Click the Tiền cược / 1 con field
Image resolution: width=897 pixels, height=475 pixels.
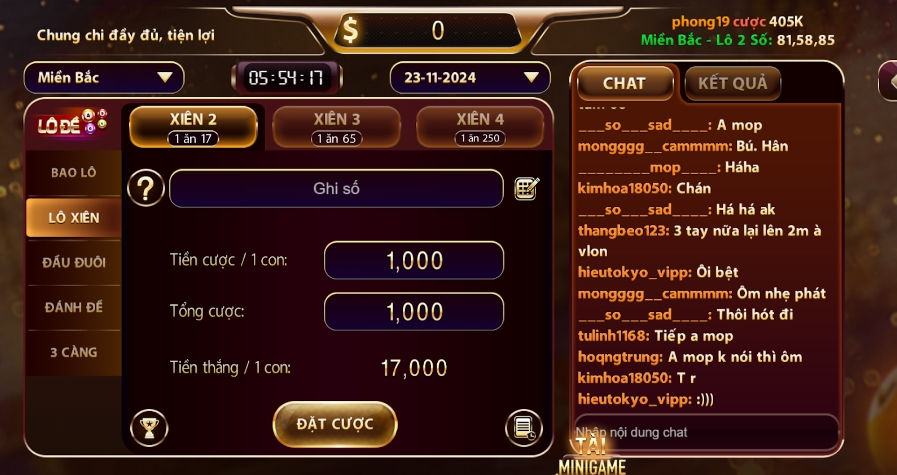[413, 261]
